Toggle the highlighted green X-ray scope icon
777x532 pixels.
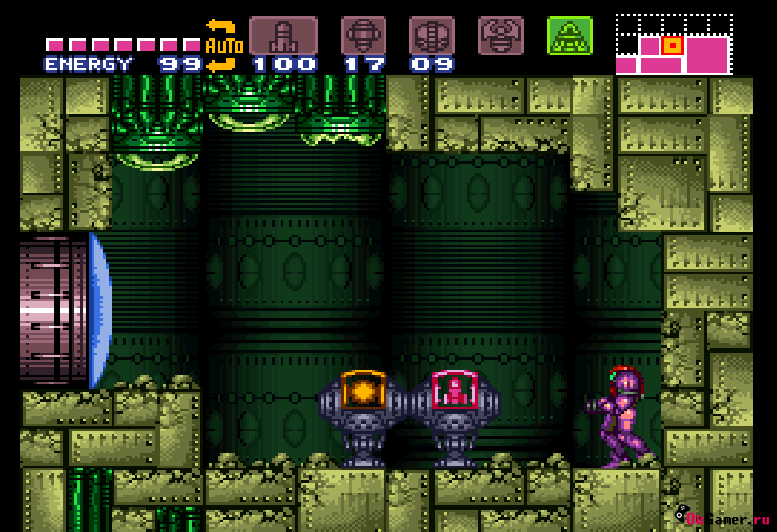point(569,36)
